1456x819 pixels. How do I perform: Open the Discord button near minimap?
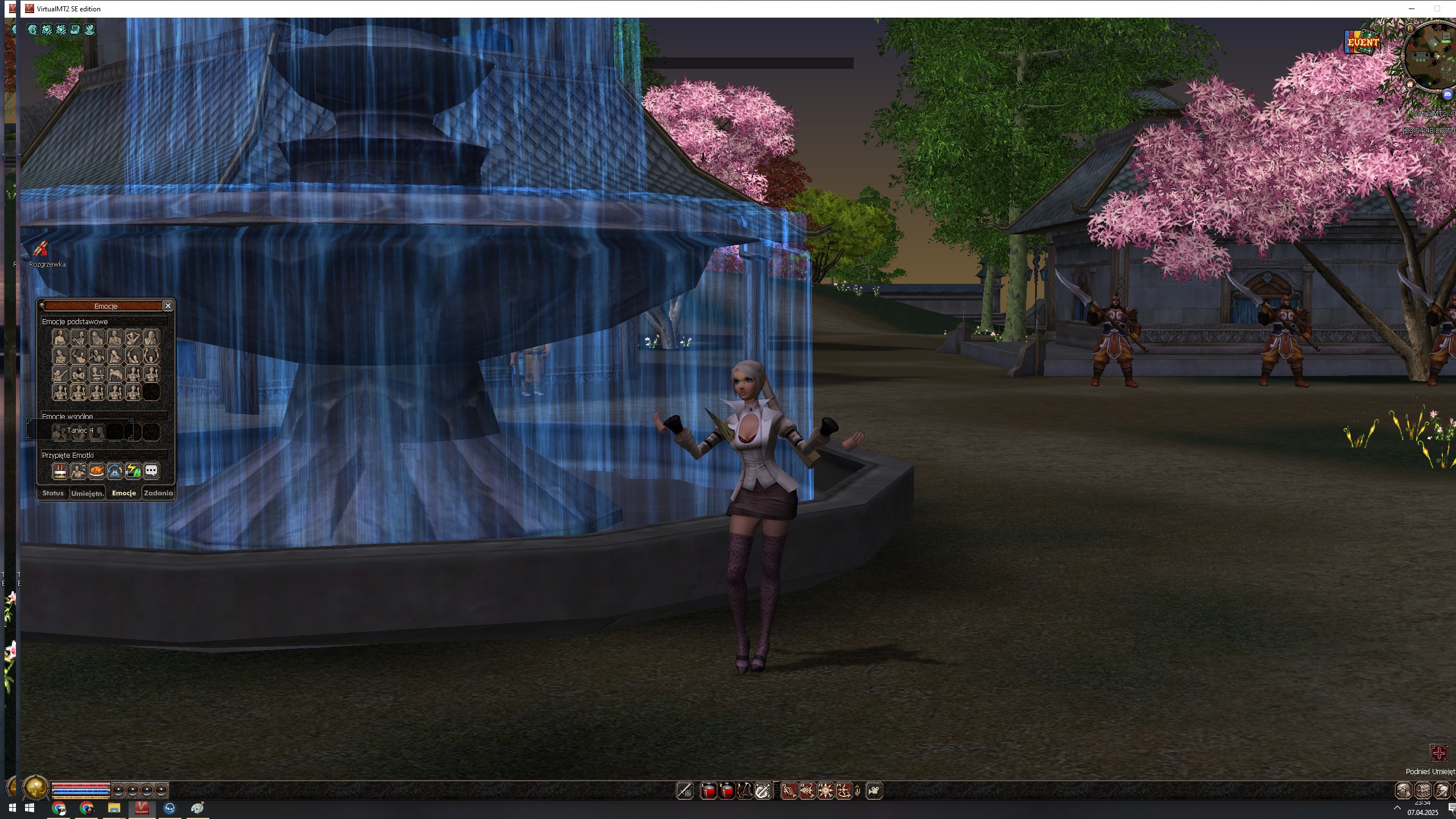[x=1447, y=94]
